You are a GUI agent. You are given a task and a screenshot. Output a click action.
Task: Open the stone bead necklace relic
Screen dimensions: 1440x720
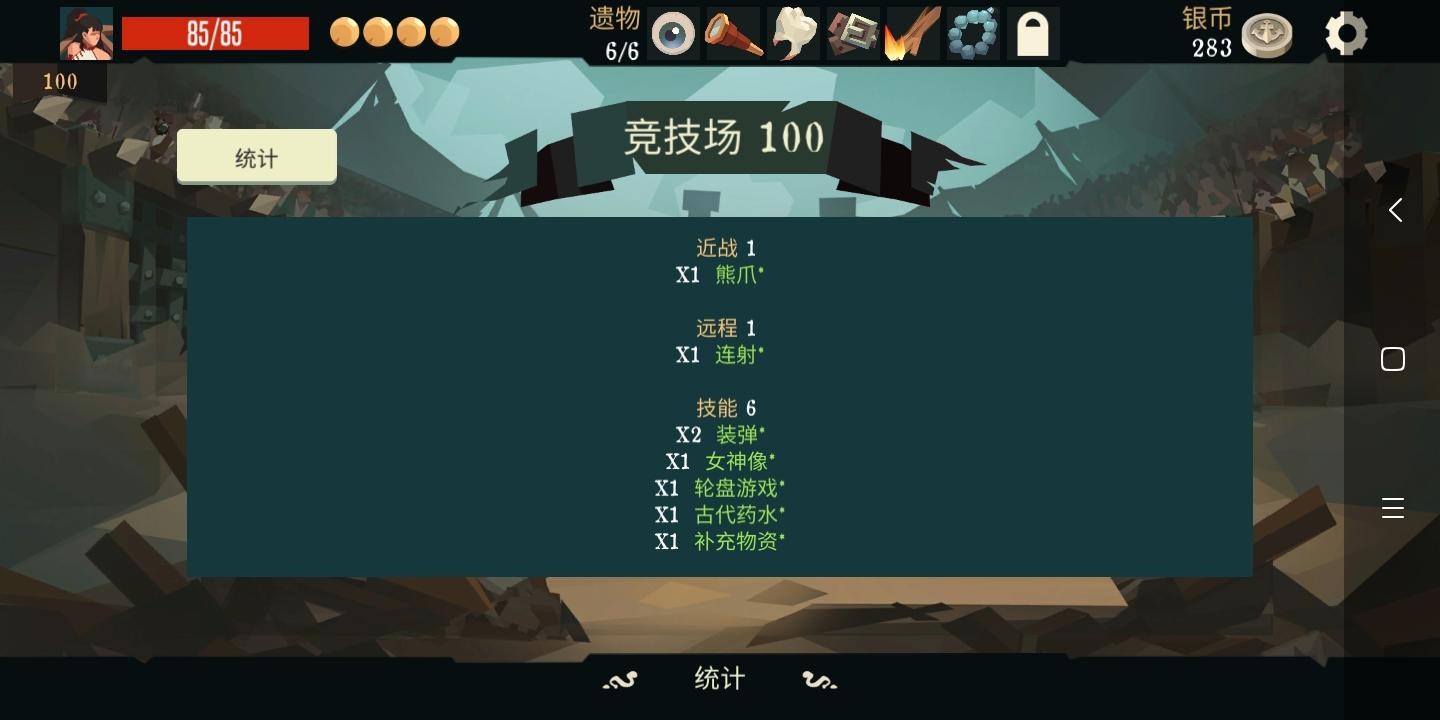pyautogui.click(x=972, y=33)
